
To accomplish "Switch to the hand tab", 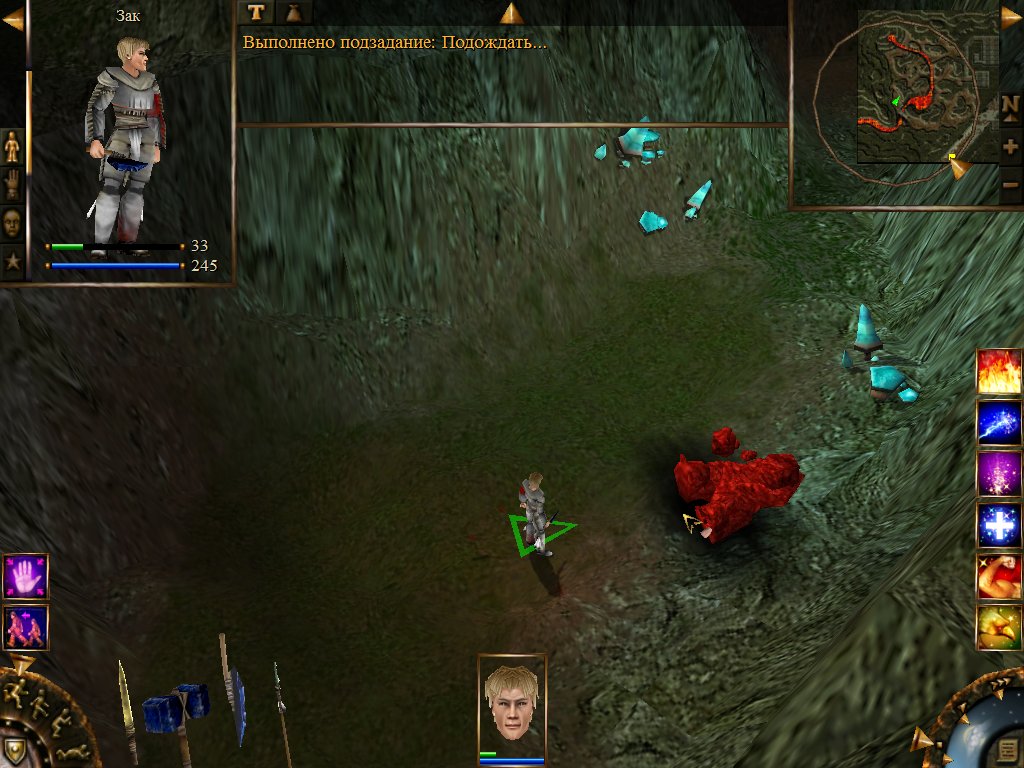I will pyautogui.click(x=13, y=184).
